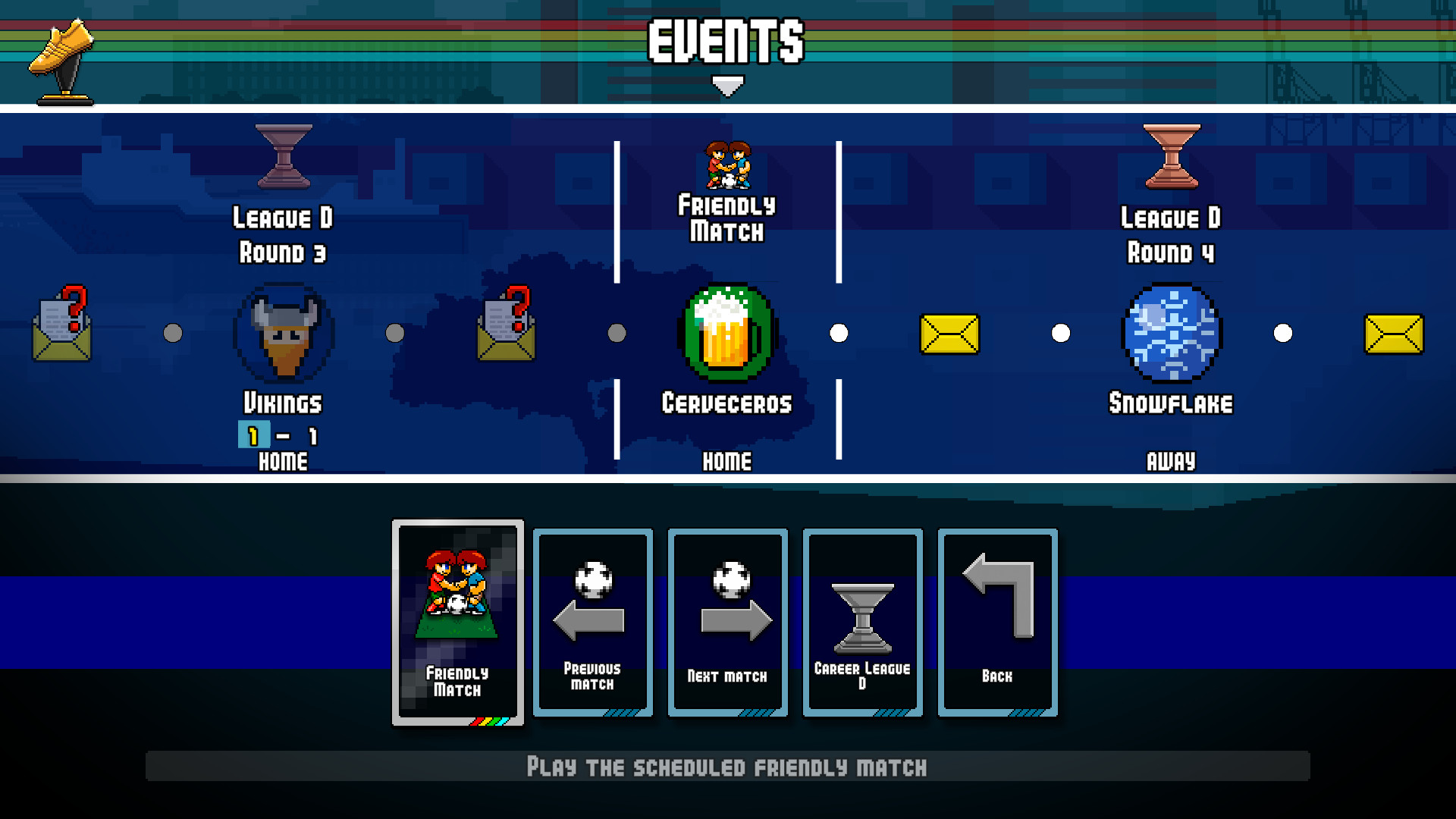This screenshot has height=819, width=1456.
Task: Select the golden boot trophy icon
Action: (x=62, y=57)
